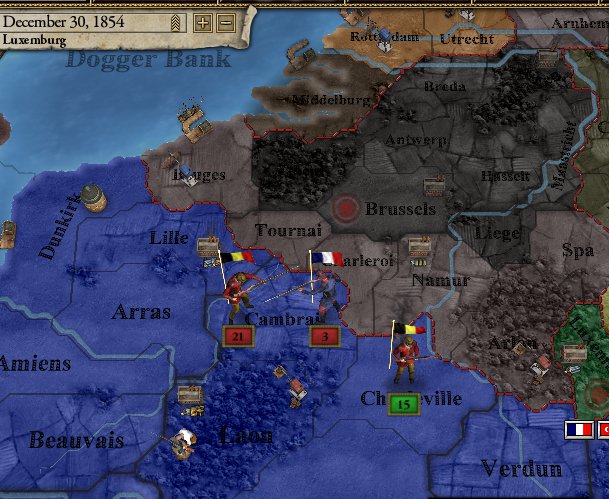The height and width of the screenshot is (499, 609).
Task: Increase game speed with the plus button
Action: pos(203,22)
